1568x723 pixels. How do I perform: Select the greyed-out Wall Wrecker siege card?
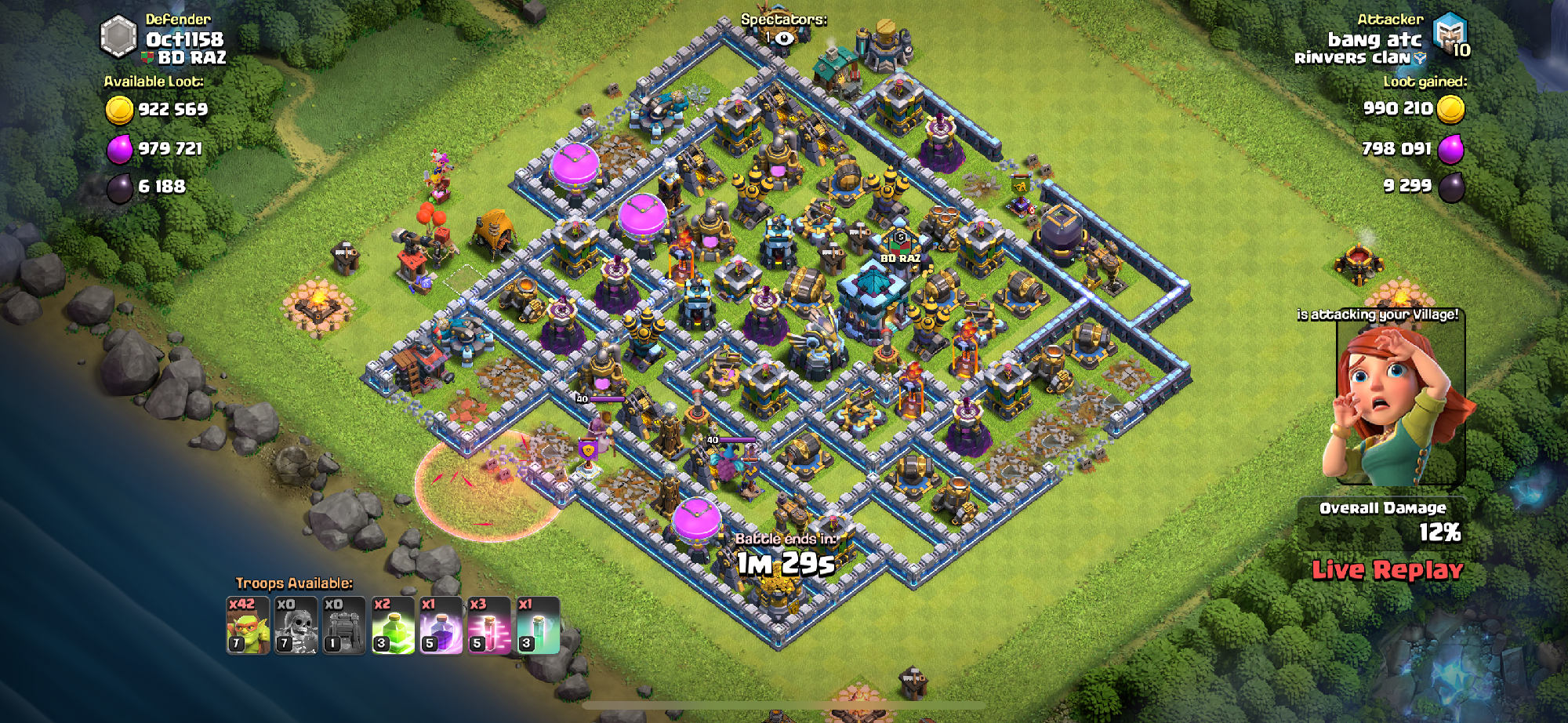point(344,626)
